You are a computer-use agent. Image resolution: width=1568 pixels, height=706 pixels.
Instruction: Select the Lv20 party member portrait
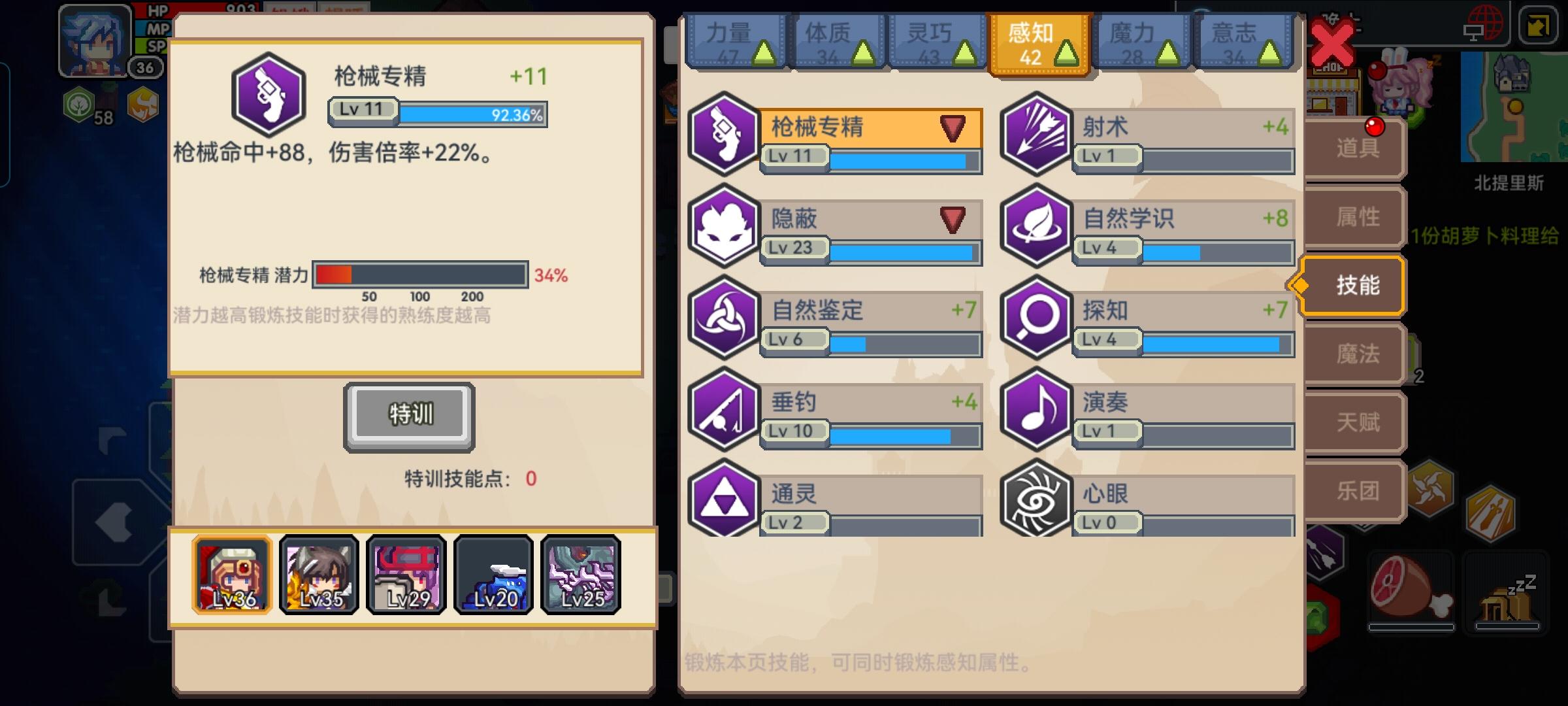point(493,575)
